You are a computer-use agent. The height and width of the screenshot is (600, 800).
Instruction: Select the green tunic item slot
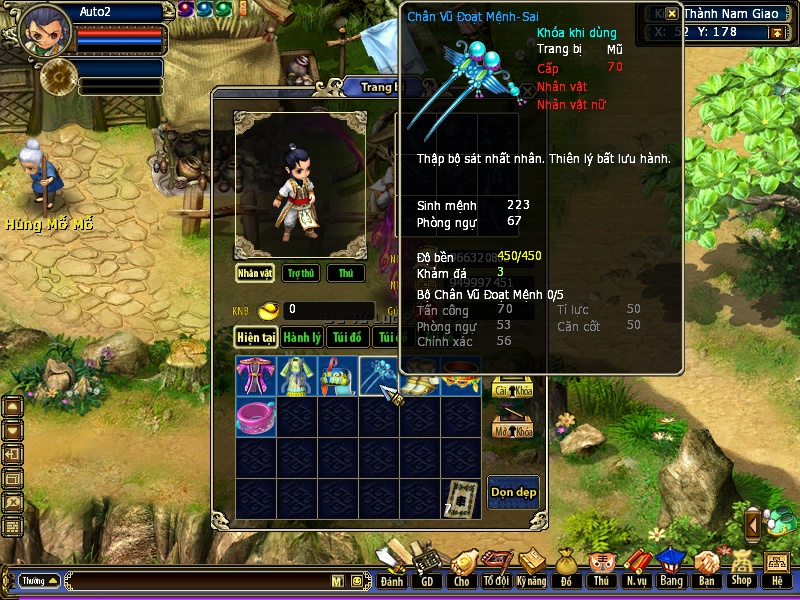(297, 376)
